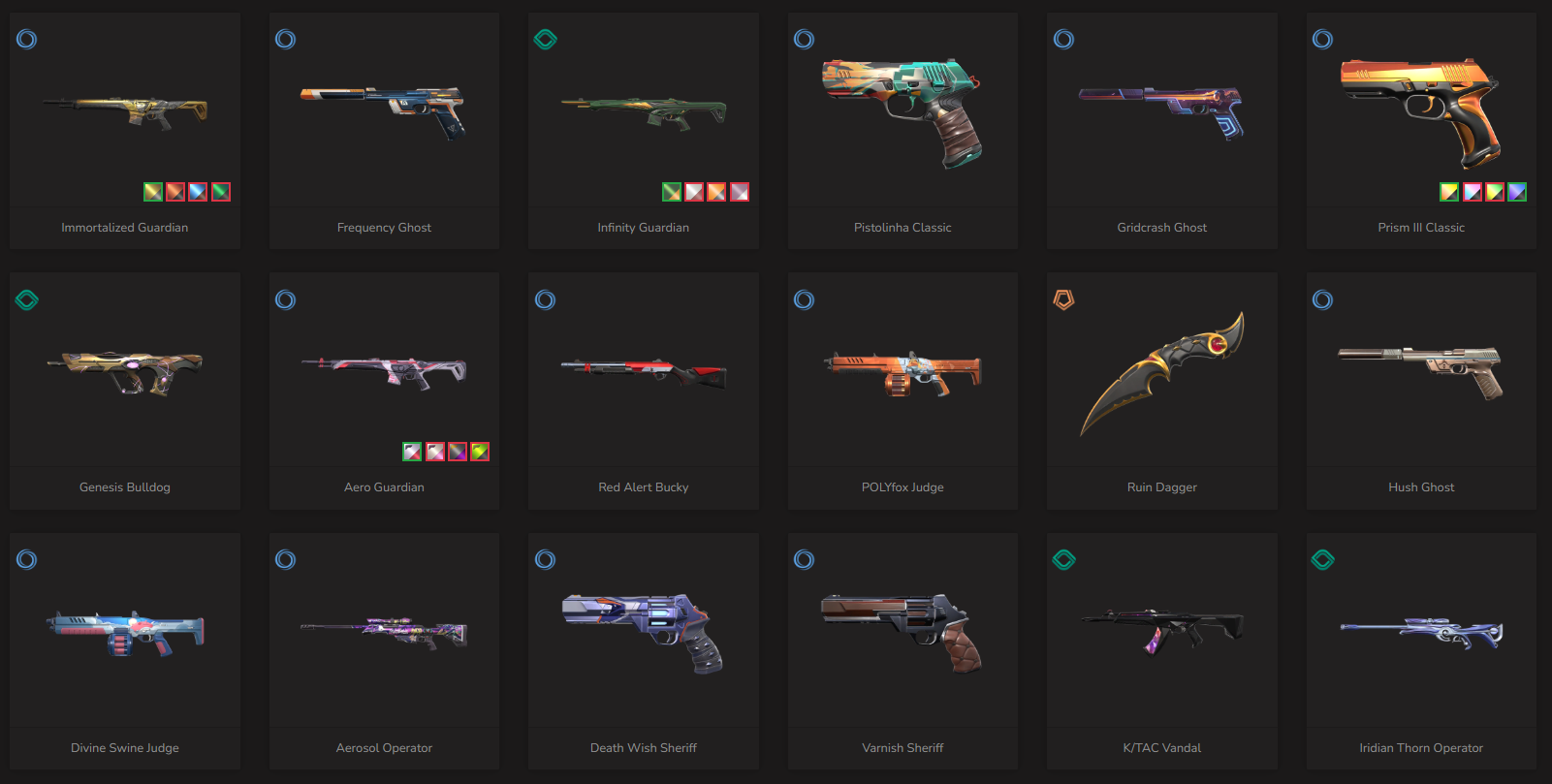Pick the purple variant swatch on Prism III Classic
The width and height of the screenshot is (1552, 784).
click(x=1517, y=192)
